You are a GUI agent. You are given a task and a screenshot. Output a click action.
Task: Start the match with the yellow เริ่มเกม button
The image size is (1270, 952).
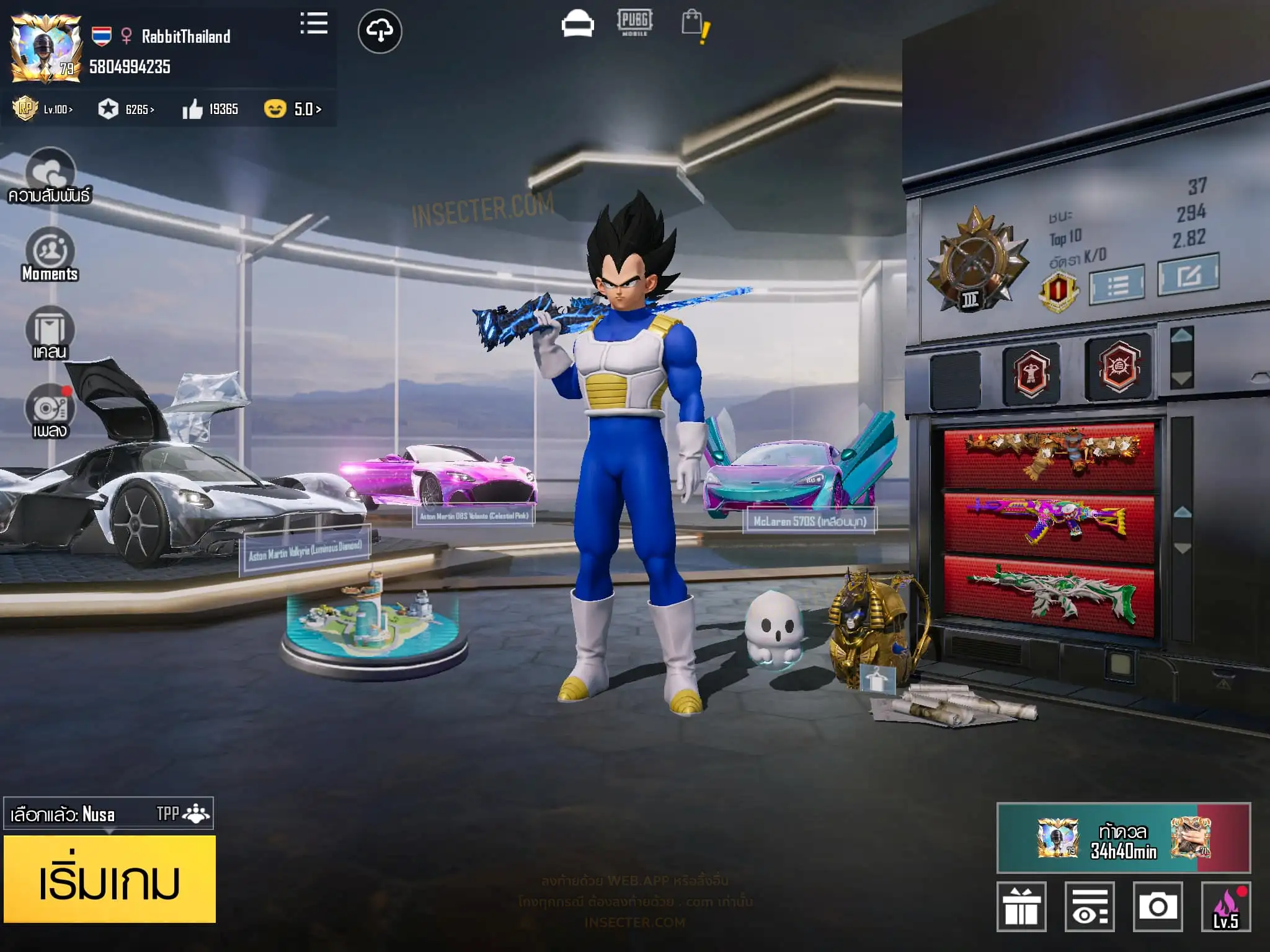coord(110,879)
